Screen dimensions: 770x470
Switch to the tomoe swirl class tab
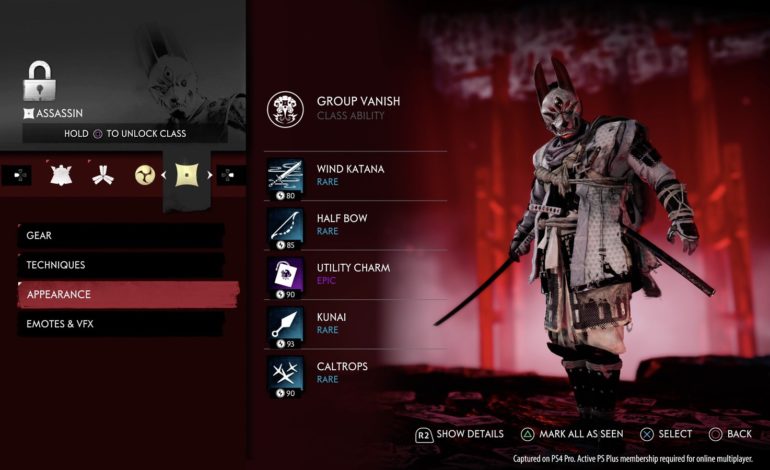(145, 176)
